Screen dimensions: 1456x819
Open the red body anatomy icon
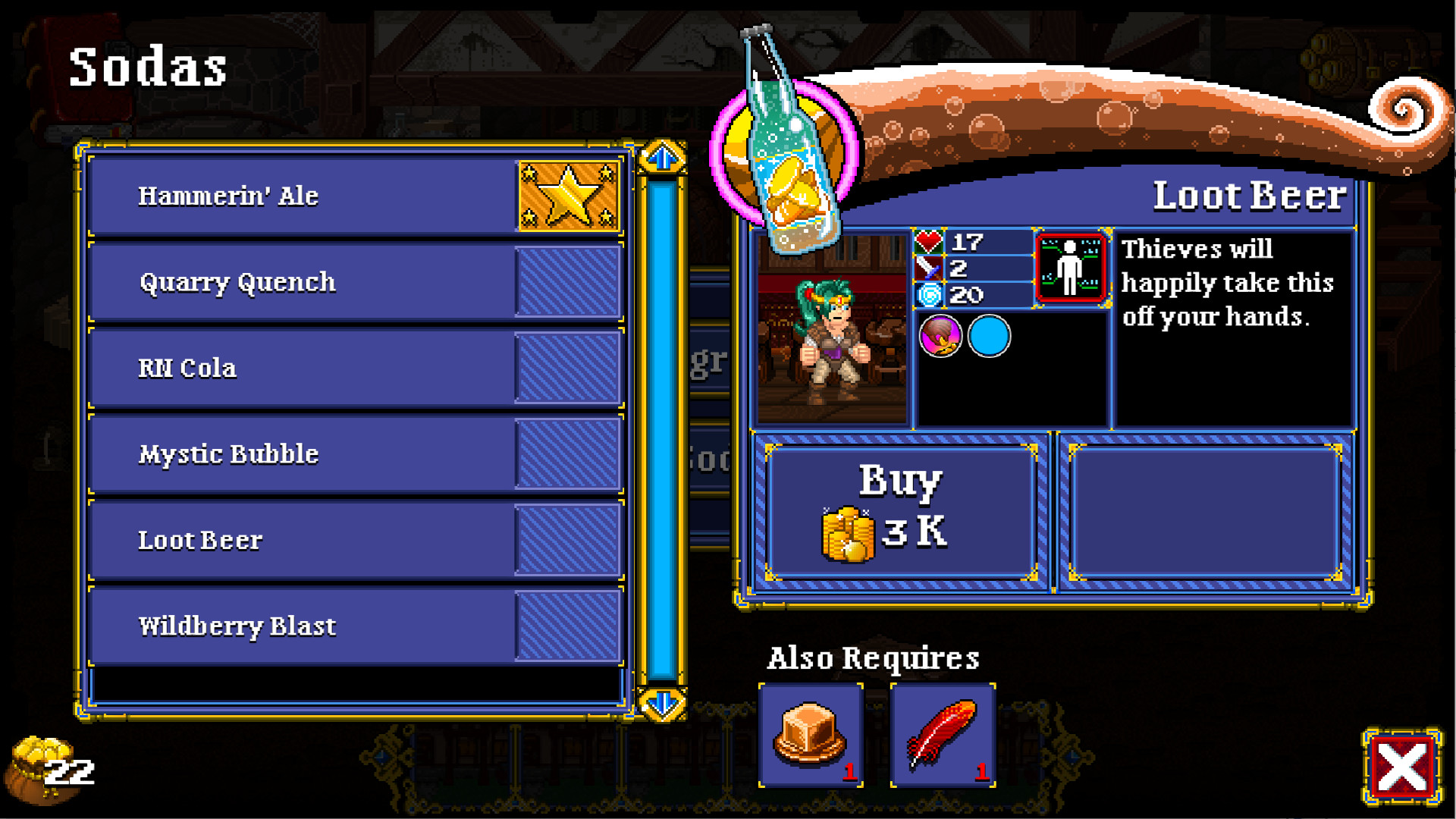1069,268
